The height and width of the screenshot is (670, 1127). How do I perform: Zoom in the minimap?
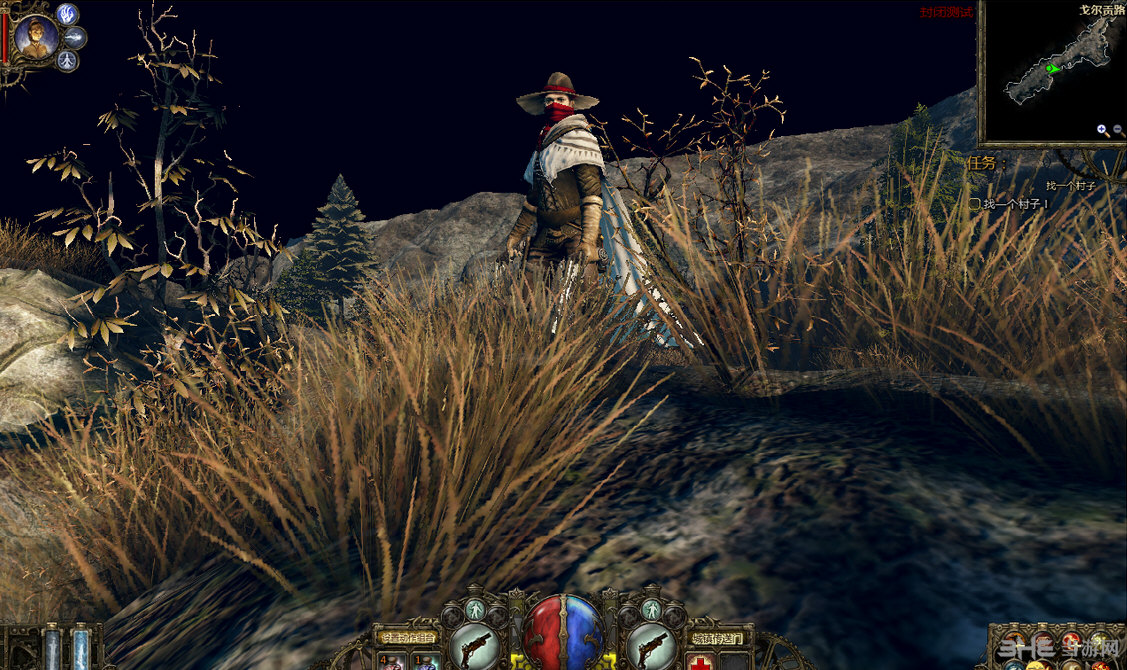pos(1101,130)
